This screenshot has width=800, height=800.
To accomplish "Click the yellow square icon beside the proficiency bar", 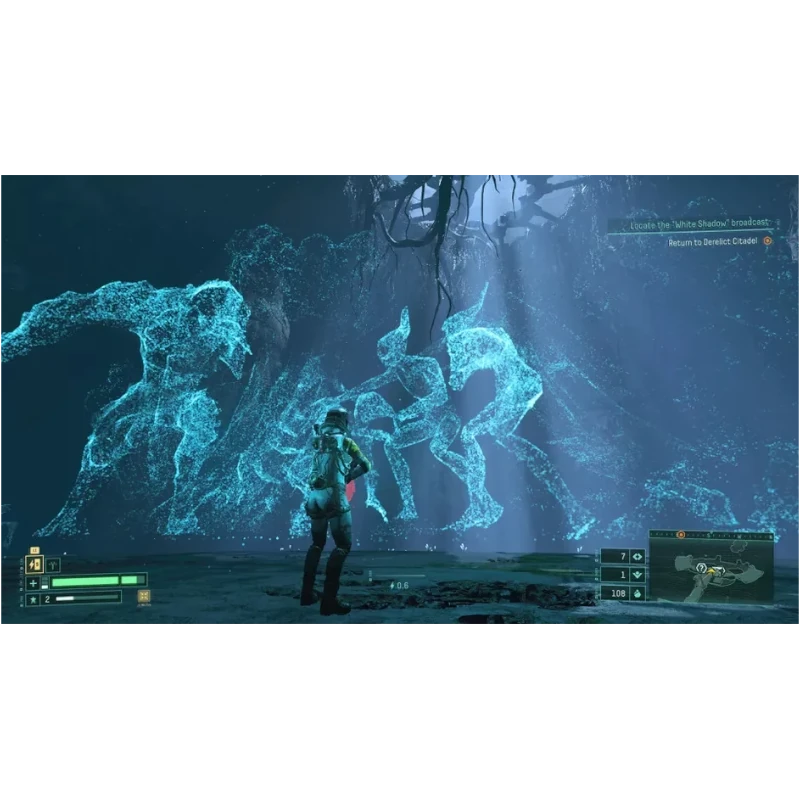I will click(x=145, y=597).
